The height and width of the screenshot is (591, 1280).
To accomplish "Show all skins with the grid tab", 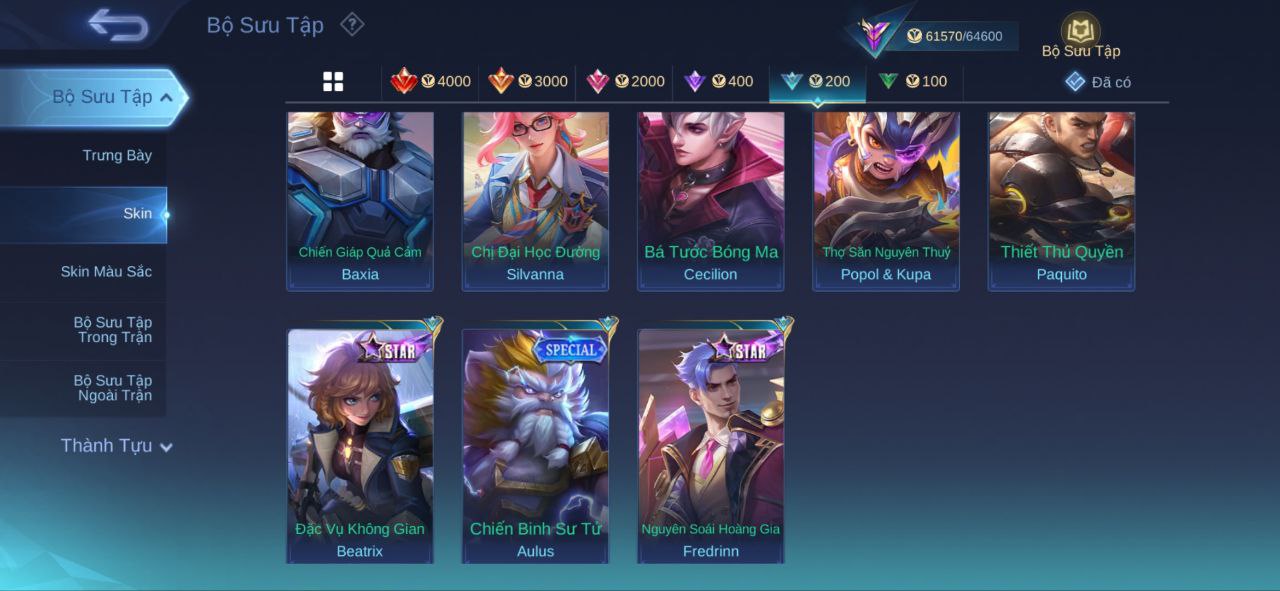I will coord(333,82).
